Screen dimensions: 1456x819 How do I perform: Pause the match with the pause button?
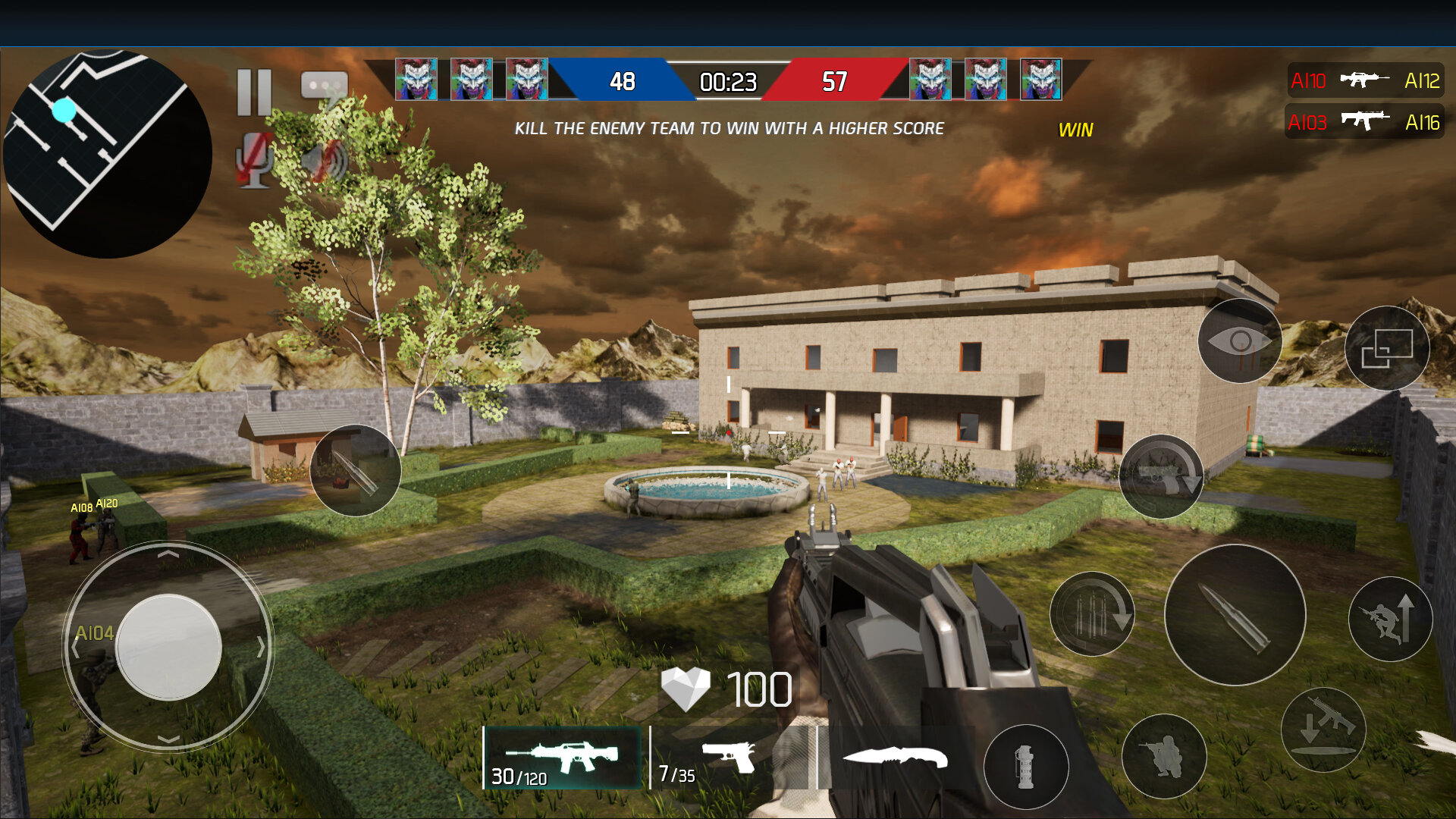(254, 93)
